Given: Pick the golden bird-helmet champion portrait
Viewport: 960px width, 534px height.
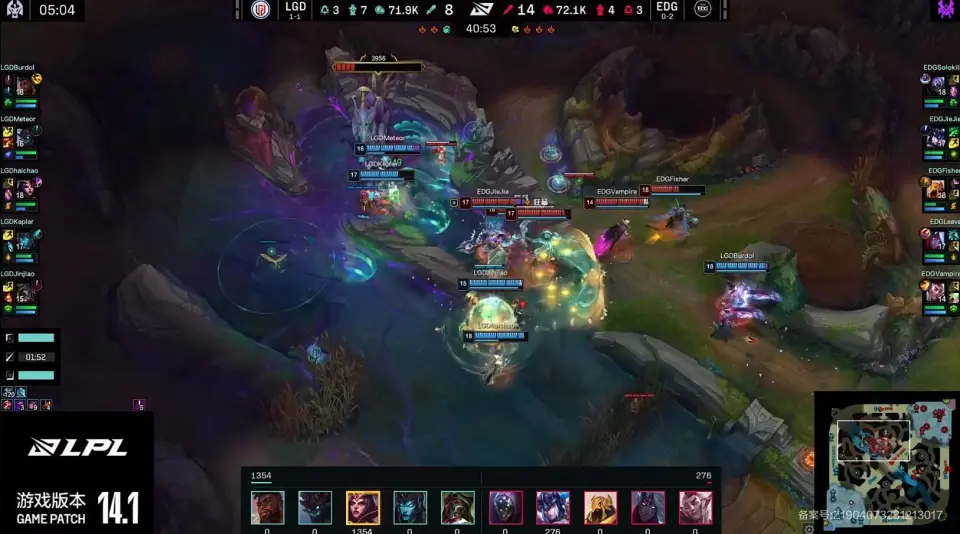Looking at the screenshot, I should 600,508.
